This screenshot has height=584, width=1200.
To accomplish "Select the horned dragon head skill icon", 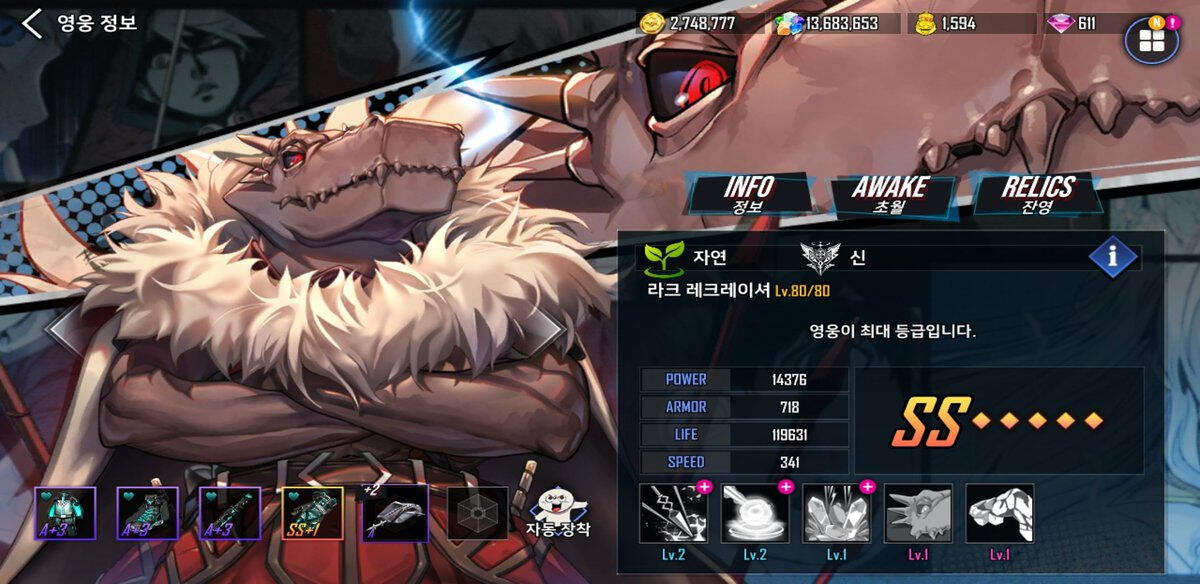I will [918, 514].
